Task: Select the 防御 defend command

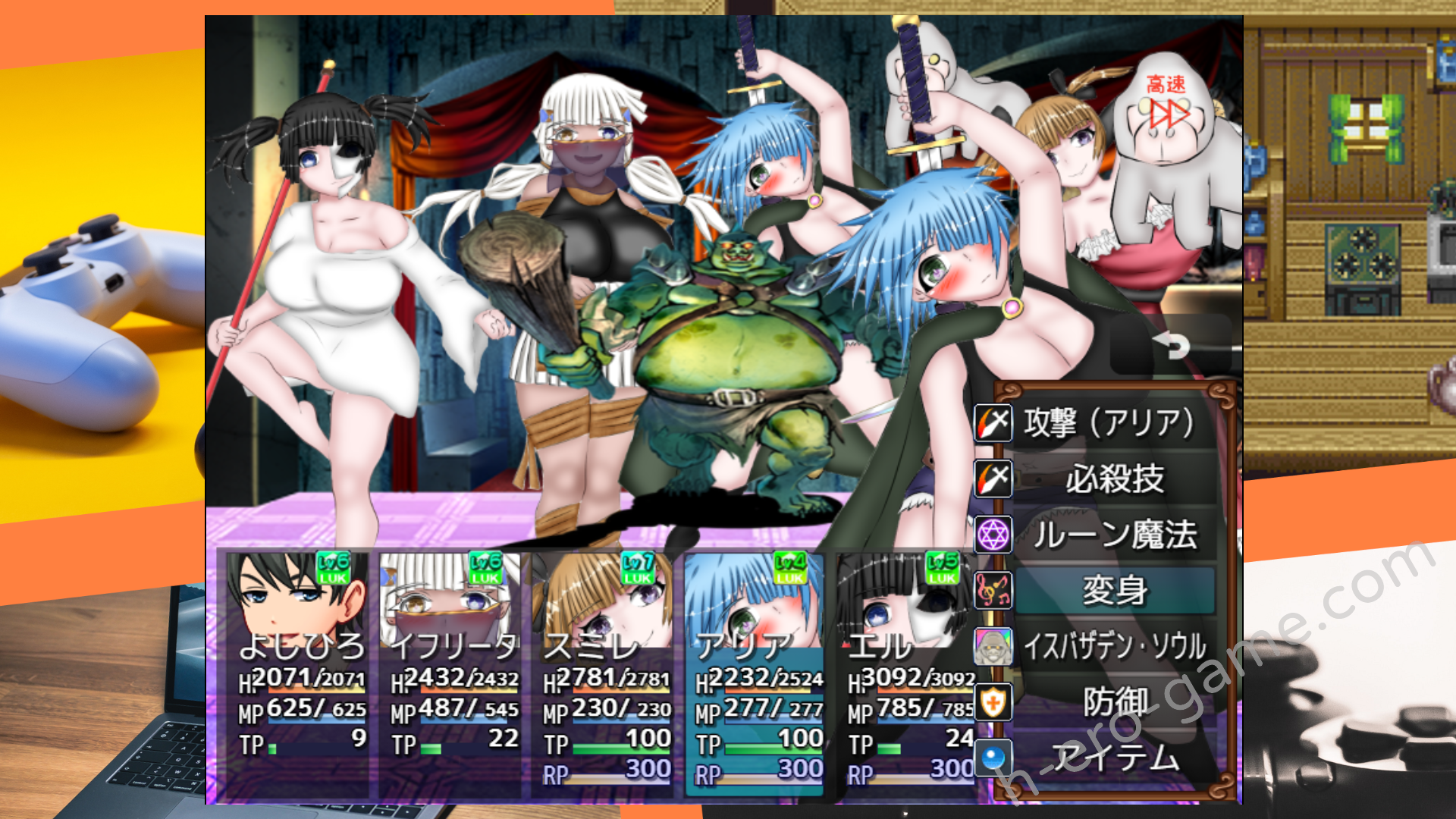Action: tap(1115, 702)
